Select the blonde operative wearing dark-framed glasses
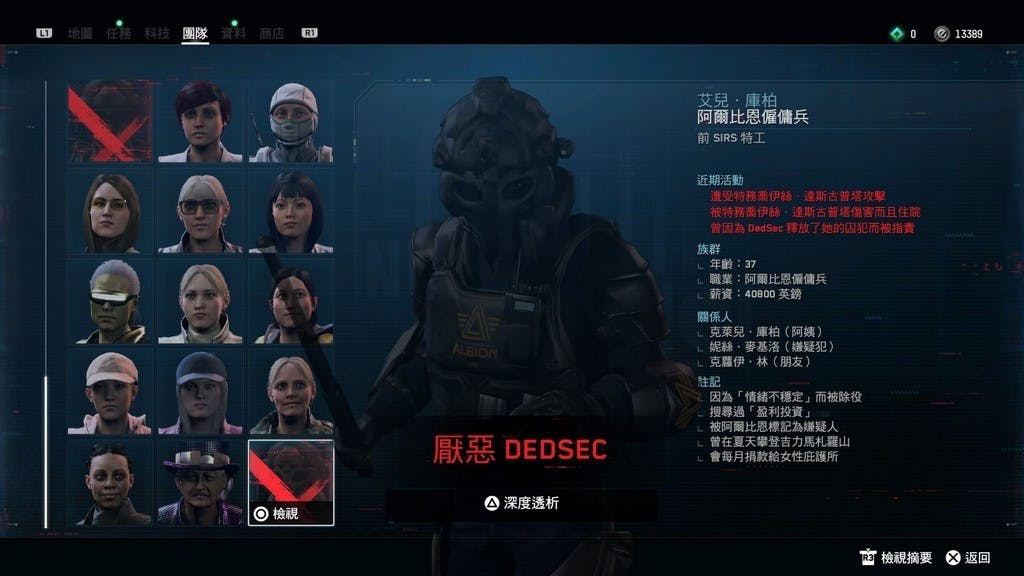The height and width of the screenshot is (576, 1024). tap(200, 212)
